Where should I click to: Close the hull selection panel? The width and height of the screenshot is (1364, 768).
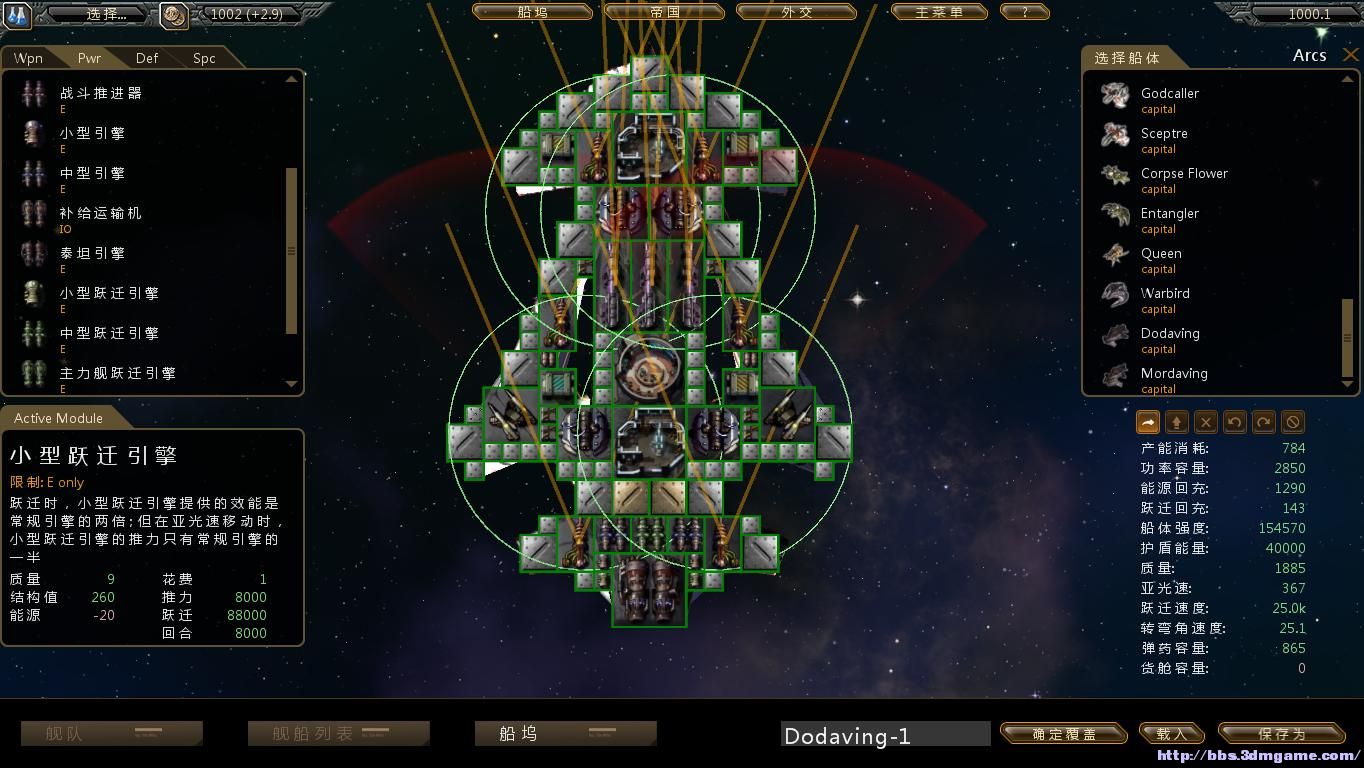pos(1350,56)
